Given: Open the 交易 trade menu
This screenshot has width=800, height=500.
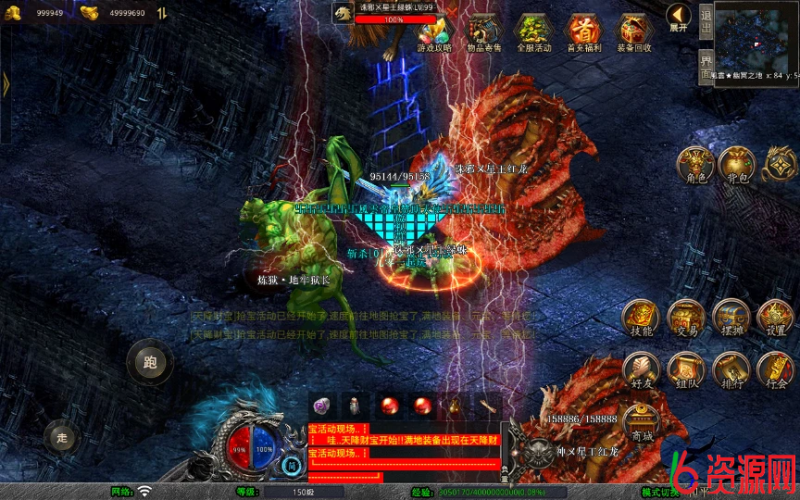Looking at the screenshot, I should click(x=686, y=317).
